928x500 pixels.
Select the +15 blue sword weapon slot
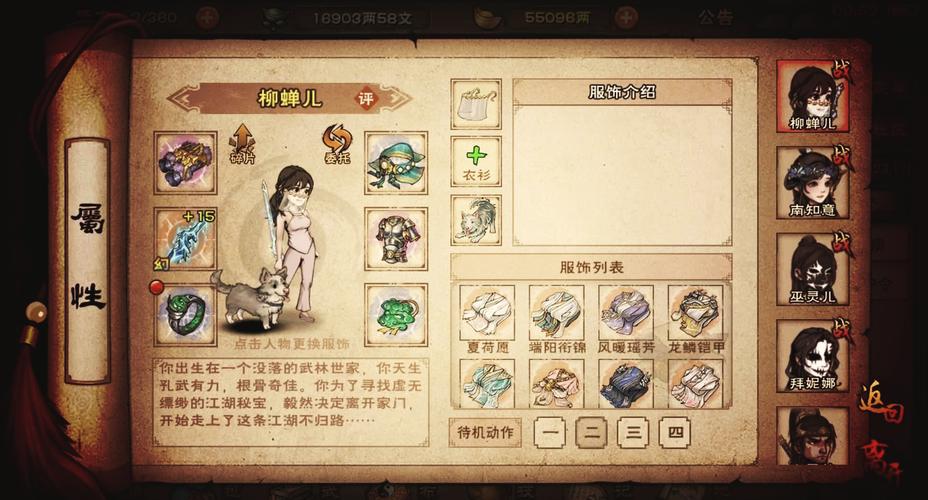(x=185, y=238)
